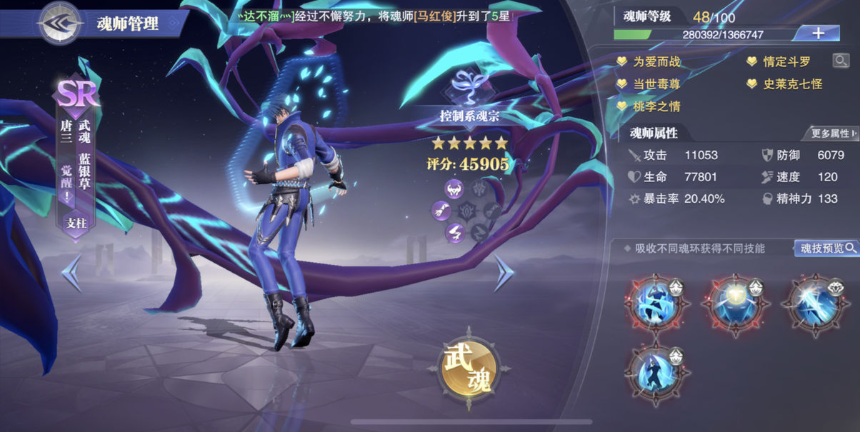Open the 魂技预览 skill preview
860x432 pixels.
(826, 248)
